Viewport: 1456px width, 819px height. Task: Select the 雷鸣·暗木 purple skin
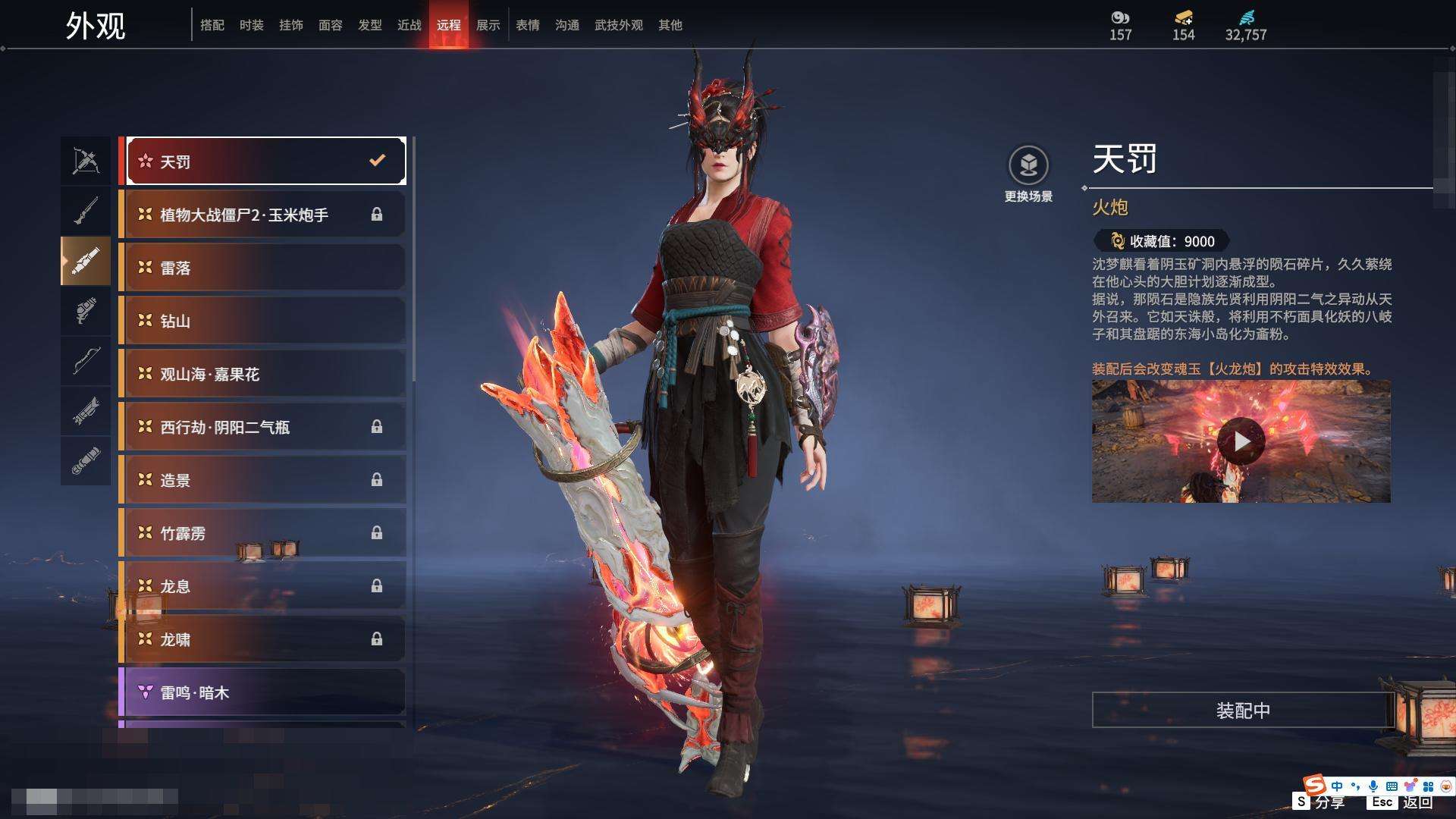[x=262, y=692]
